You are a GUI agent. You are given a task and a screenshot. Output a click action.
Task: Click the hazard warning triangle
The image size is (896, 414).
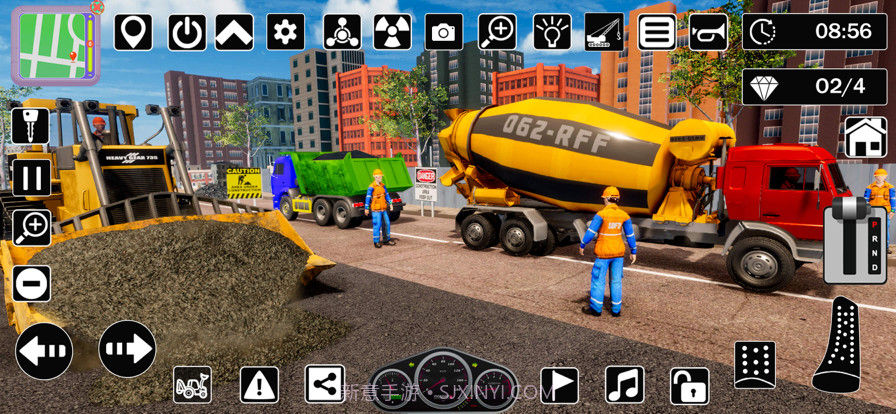click(259, 384)
